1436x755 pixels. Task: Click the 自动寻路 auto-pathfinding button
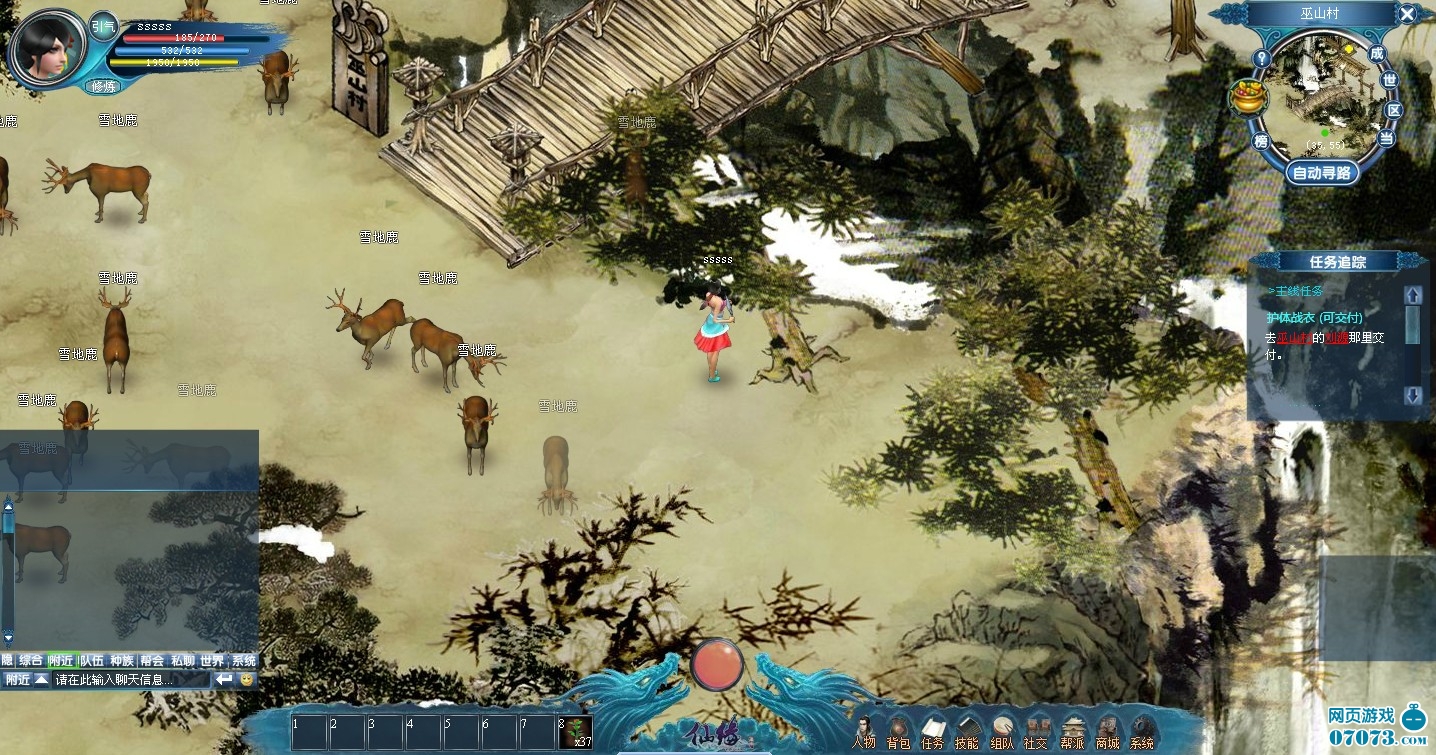(1321, 172)
